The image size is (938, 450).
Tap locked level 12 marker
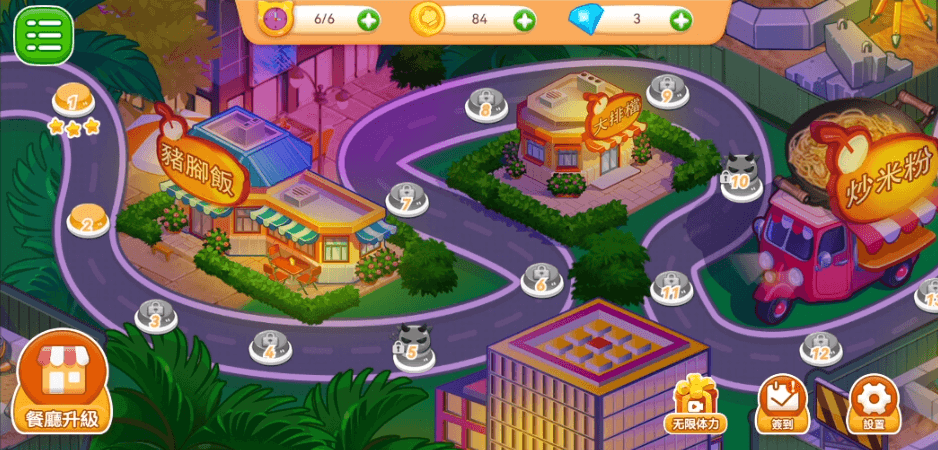point(820,348)
